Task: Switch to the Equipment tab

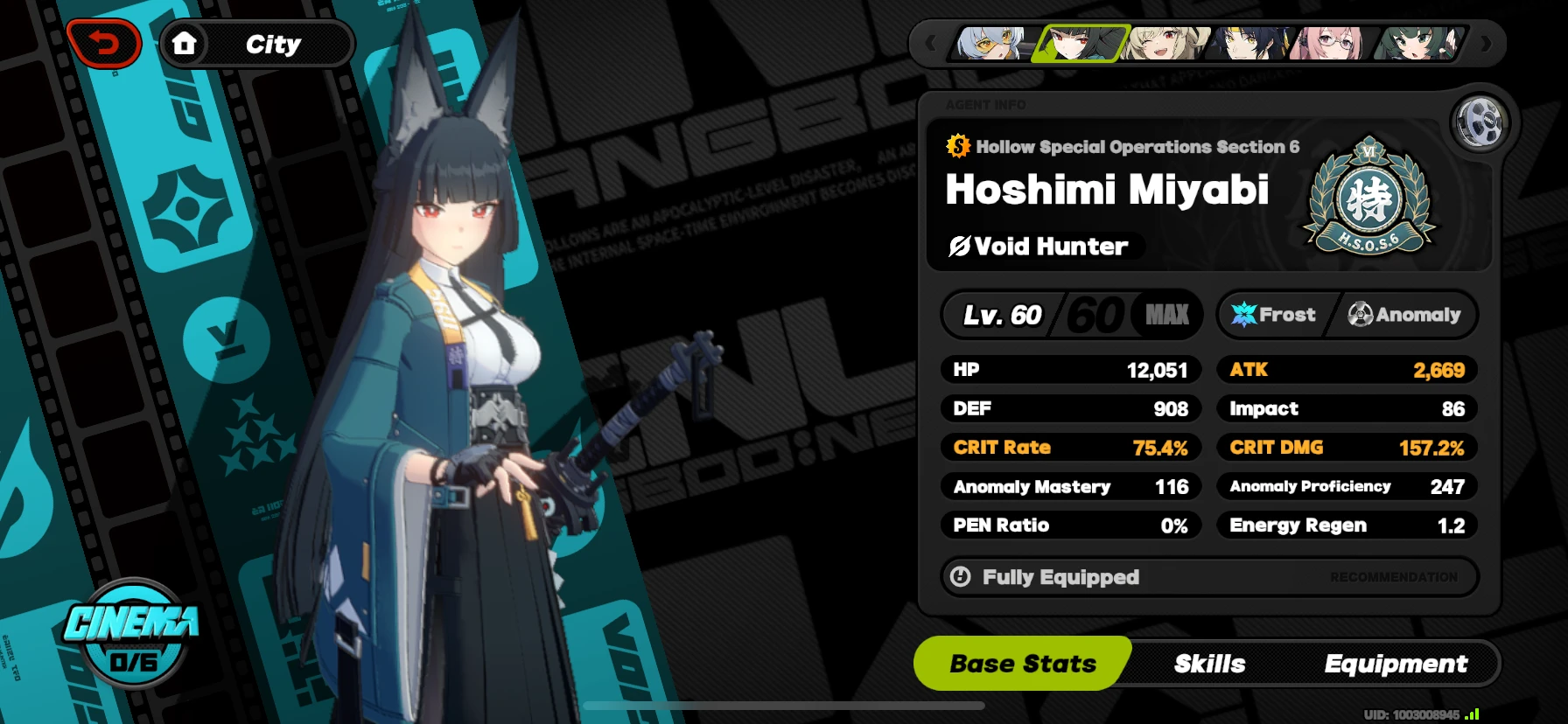Action: pos(1397,663)
